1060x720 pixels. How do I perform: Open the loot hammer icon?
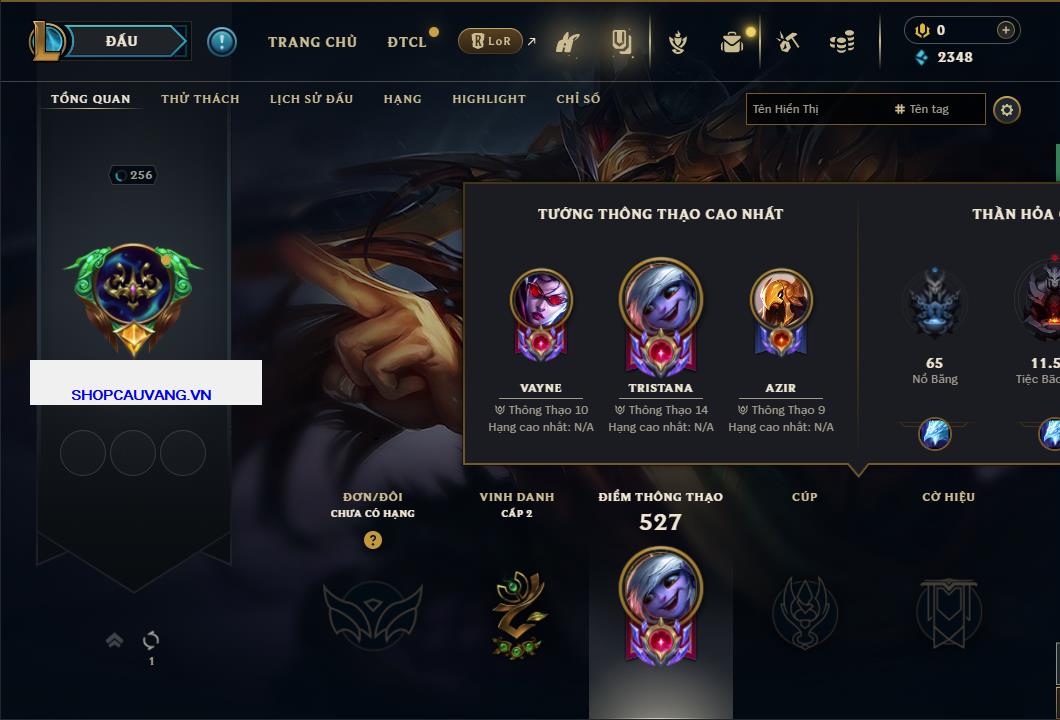point(788,42)
